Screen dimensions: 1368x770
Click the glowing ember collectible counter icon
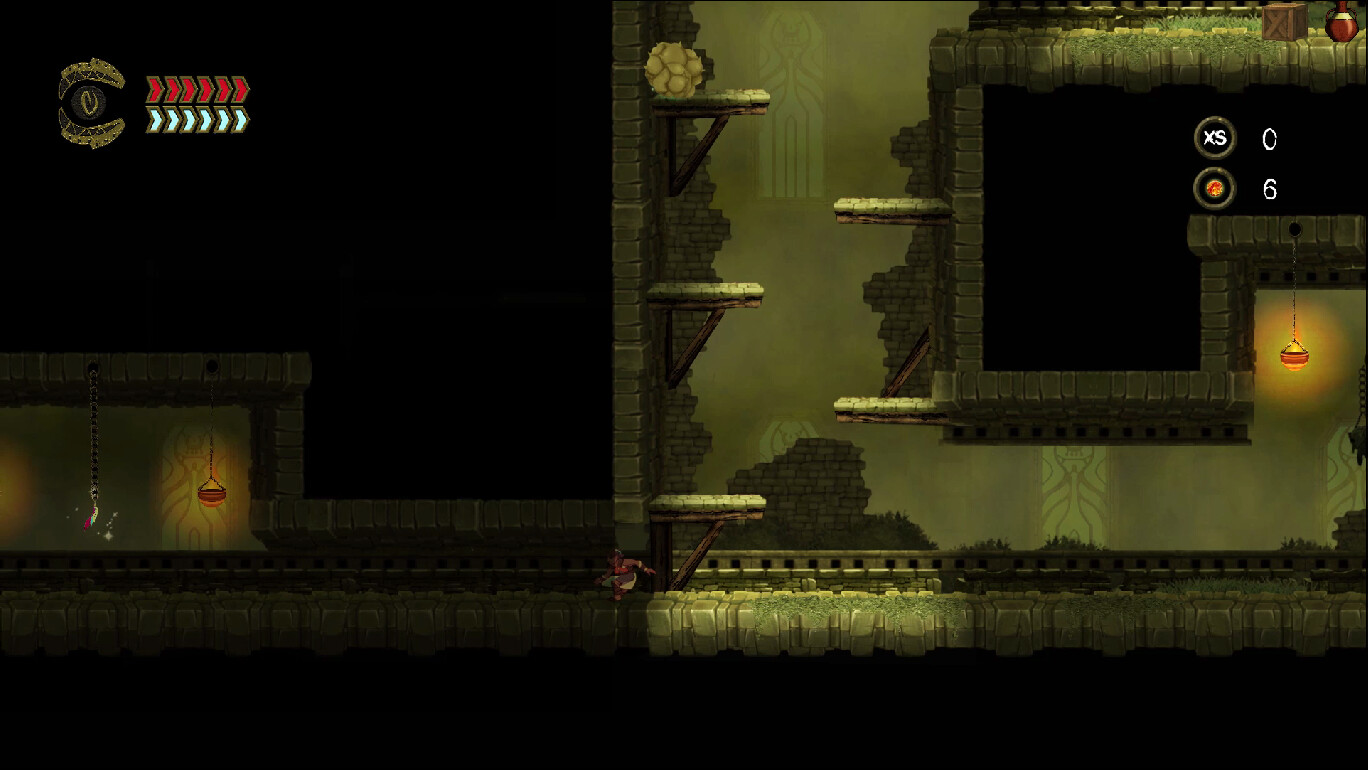[x=1214, y=187]
